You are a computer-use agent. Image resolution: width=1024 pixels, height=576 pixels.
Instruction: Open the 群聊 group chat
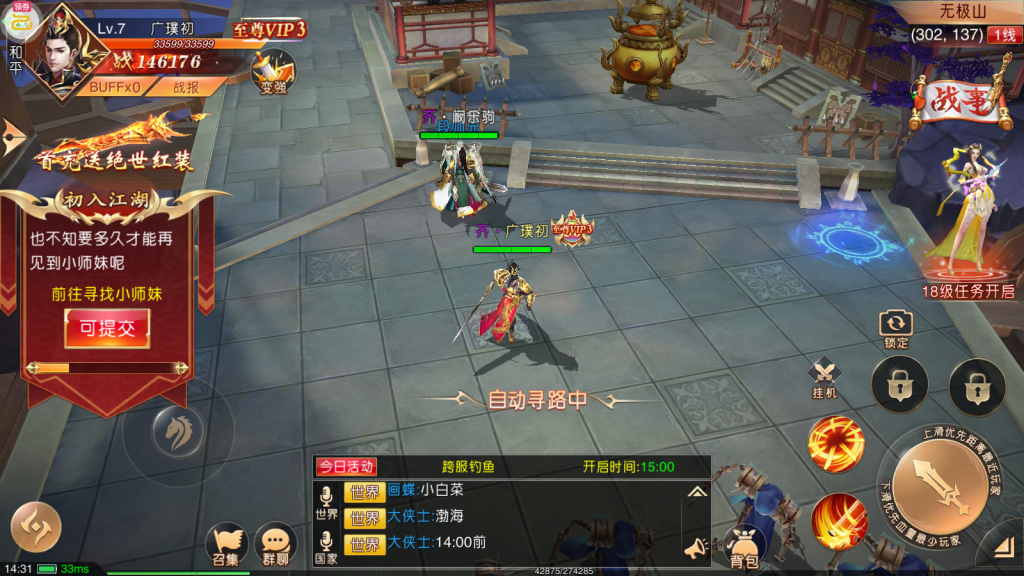tap(275, 545)
